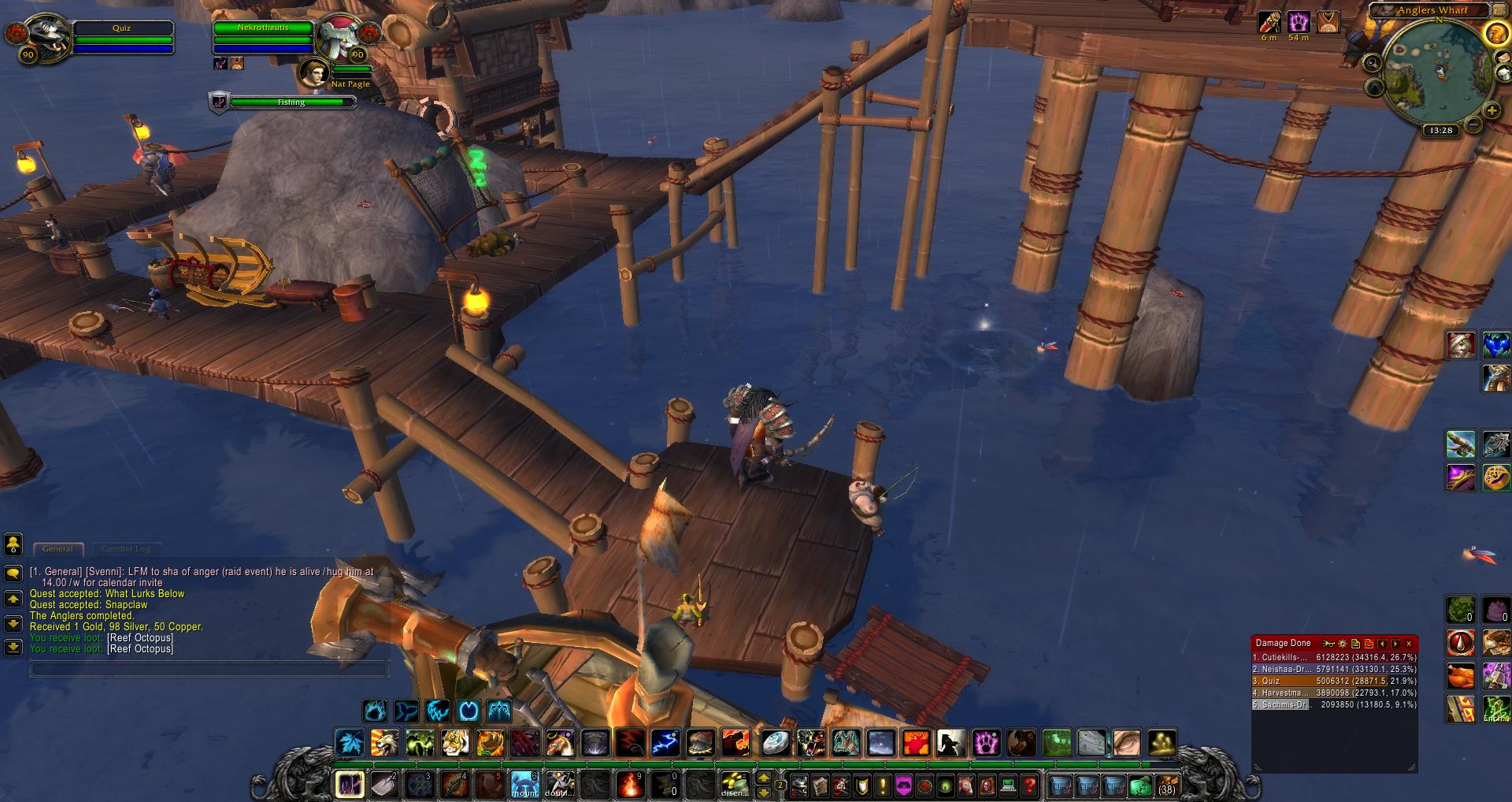Open the yellow exclamation quest log button
Viewport: 1512px width, 802px height.
click(882, 785)
